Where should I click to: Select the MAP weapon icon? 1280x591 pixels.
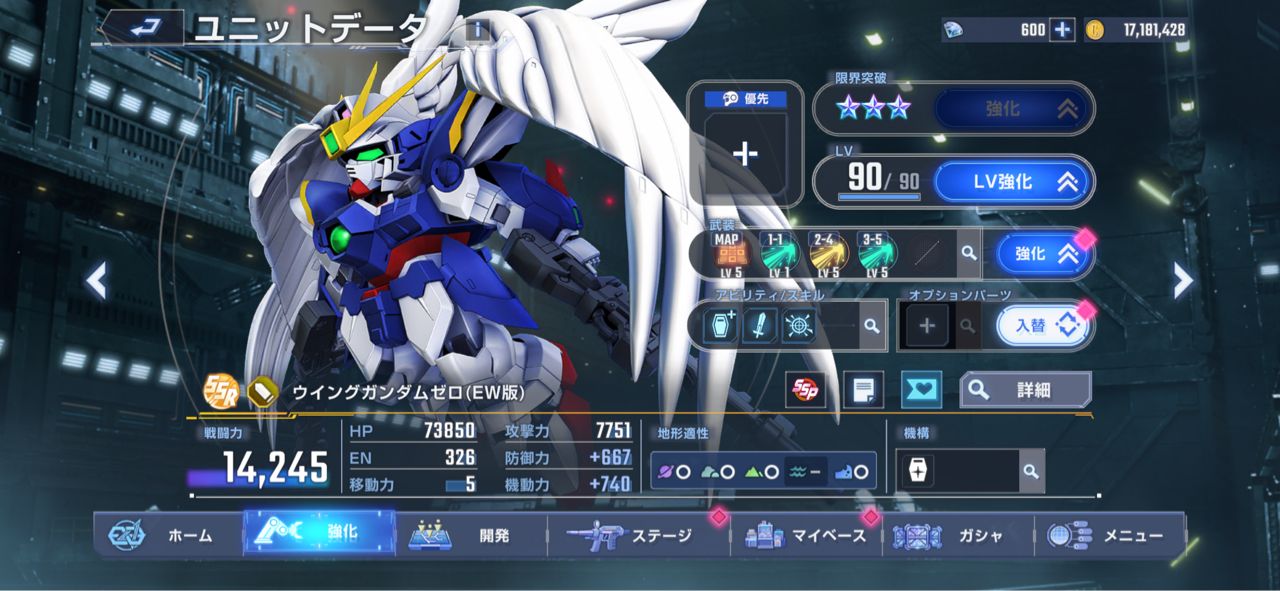coord(728,254)
